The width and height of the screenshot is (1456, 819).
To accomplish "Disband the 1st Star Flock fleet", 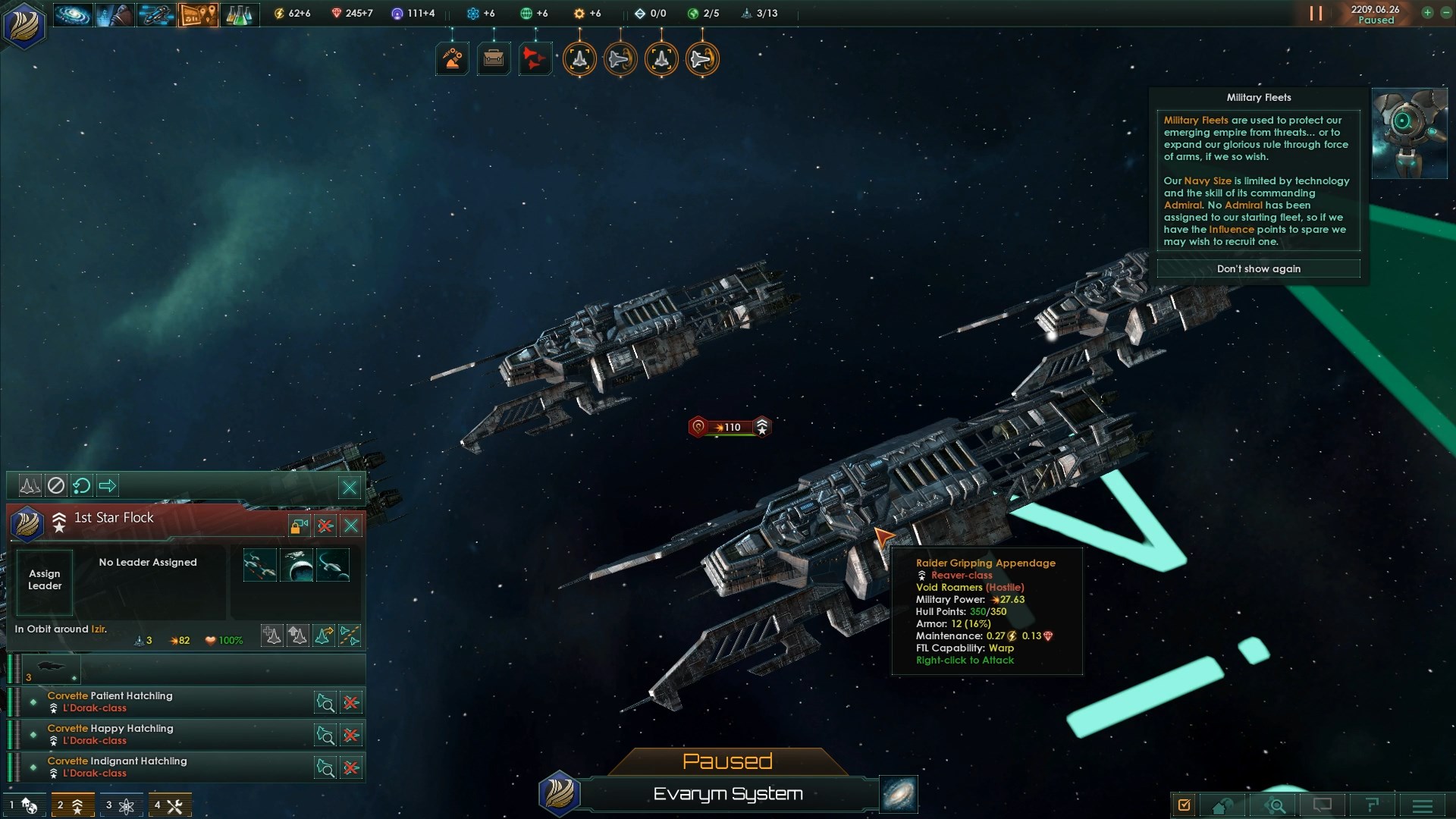I will click(325, 526).
